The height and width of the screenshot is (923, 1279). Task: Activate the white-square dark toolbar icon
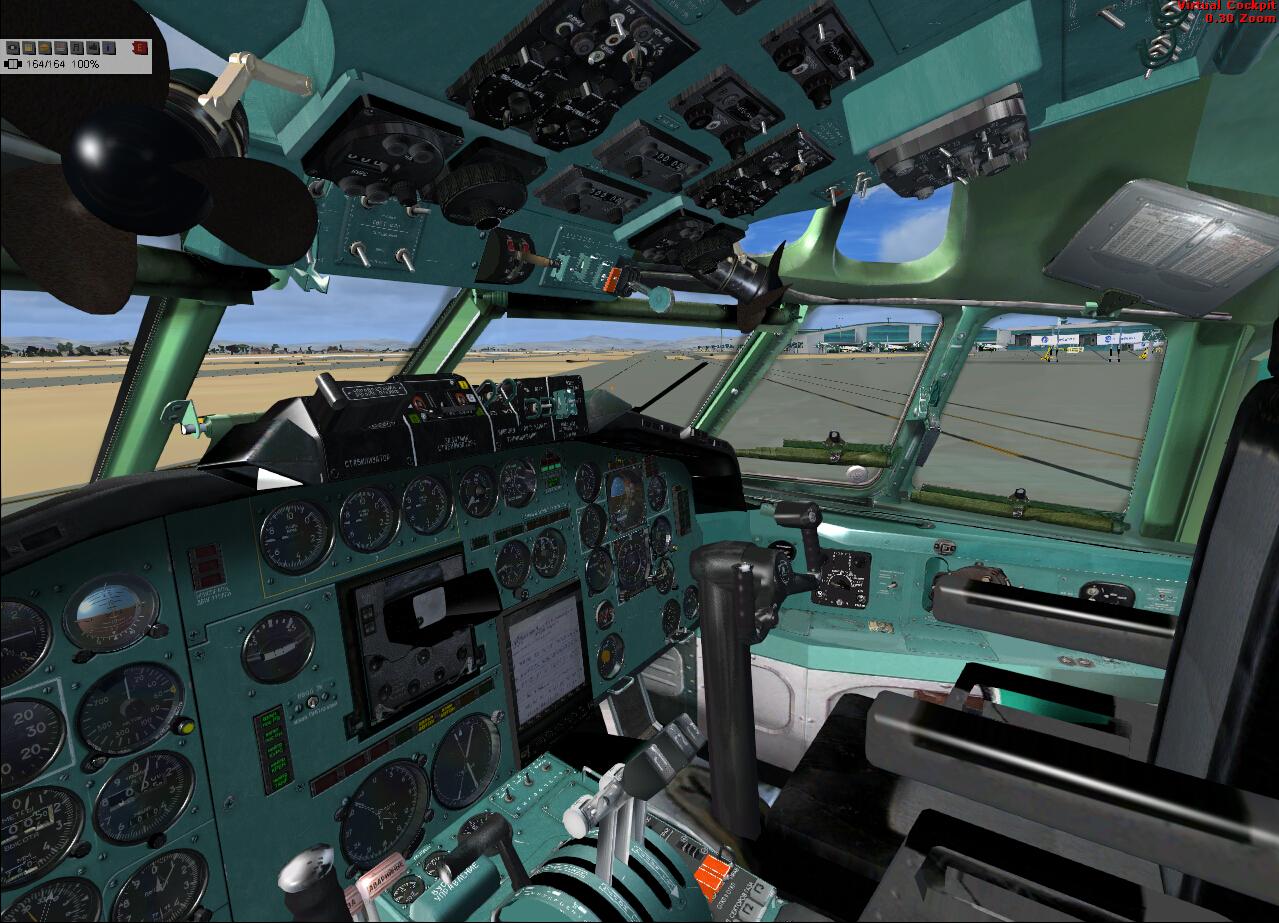click(13, 47)
